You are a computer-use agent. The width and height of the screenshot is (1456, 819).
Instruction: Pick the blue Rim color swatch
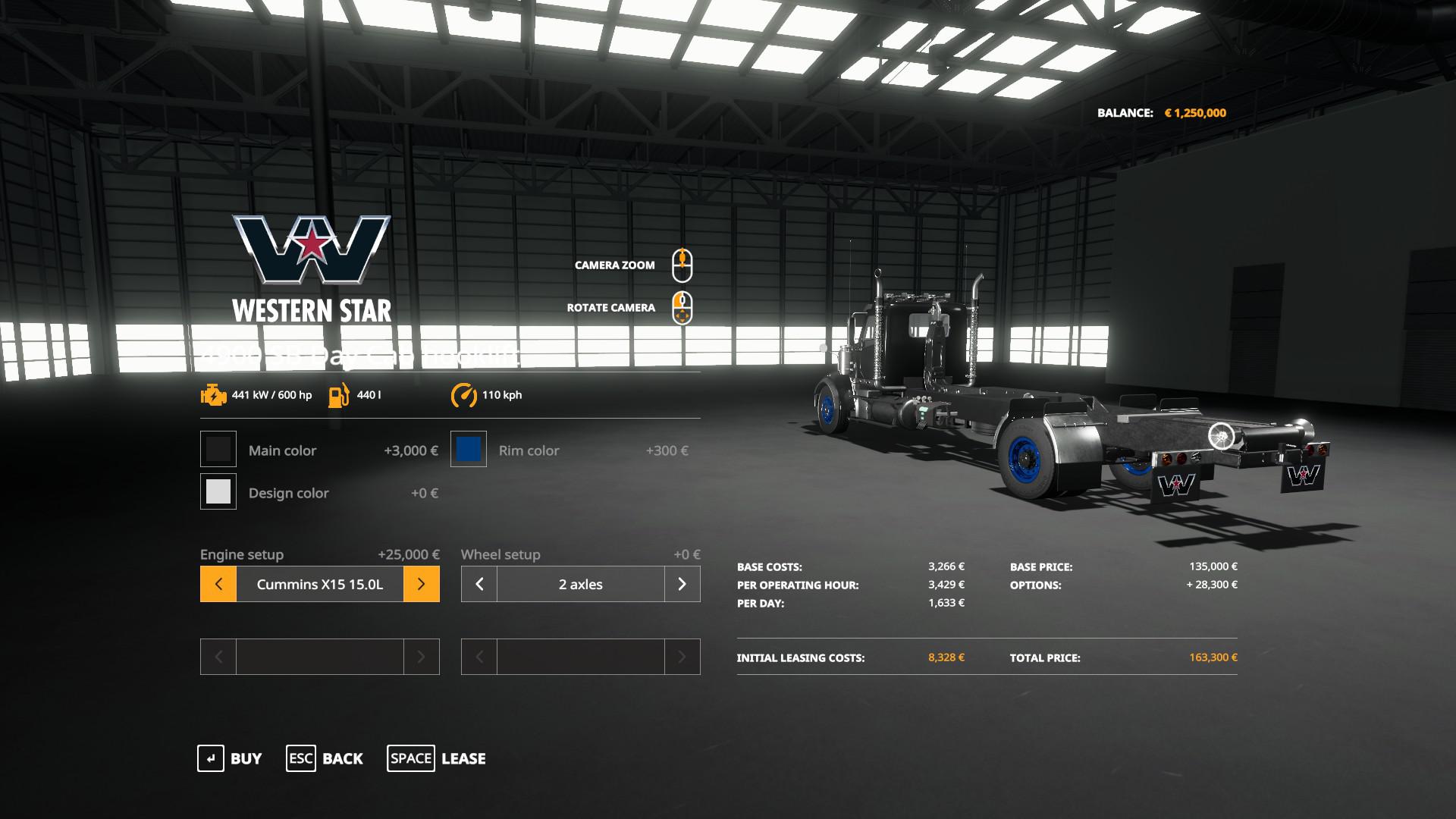pyautogui.click(x=469, y=450)
